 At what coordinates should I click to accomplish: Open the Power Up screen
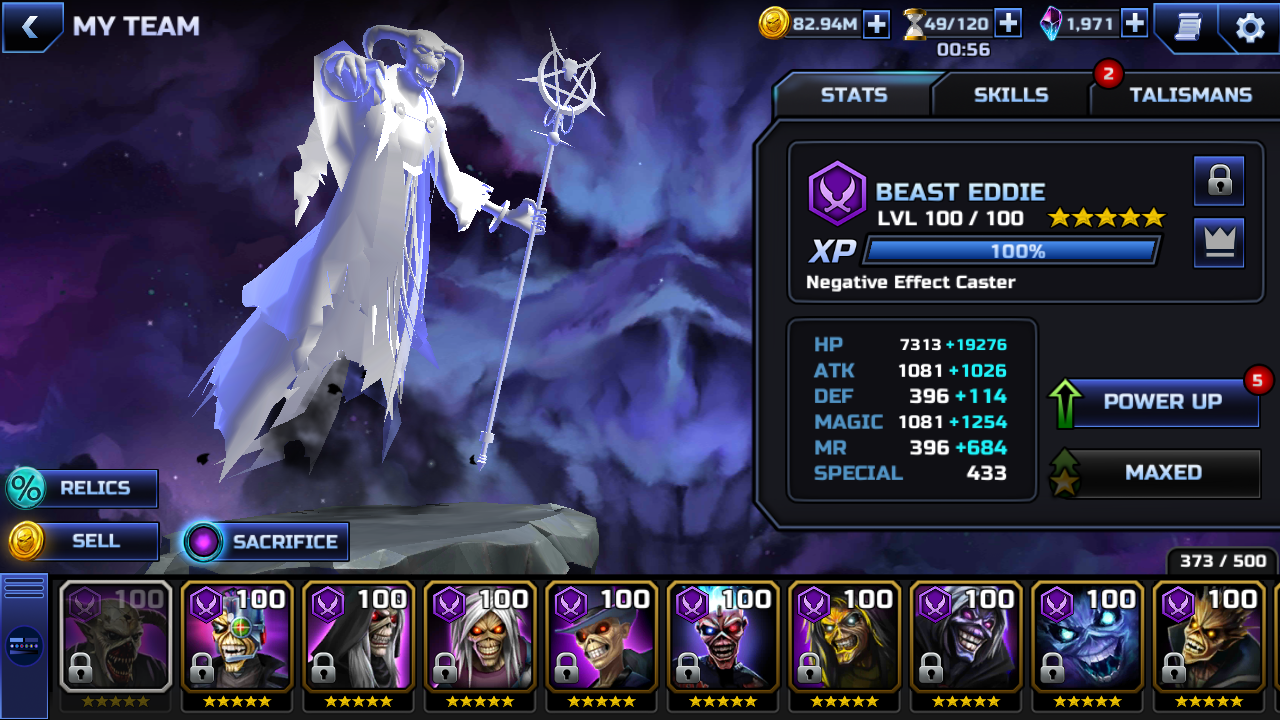tap(1162, 402)
